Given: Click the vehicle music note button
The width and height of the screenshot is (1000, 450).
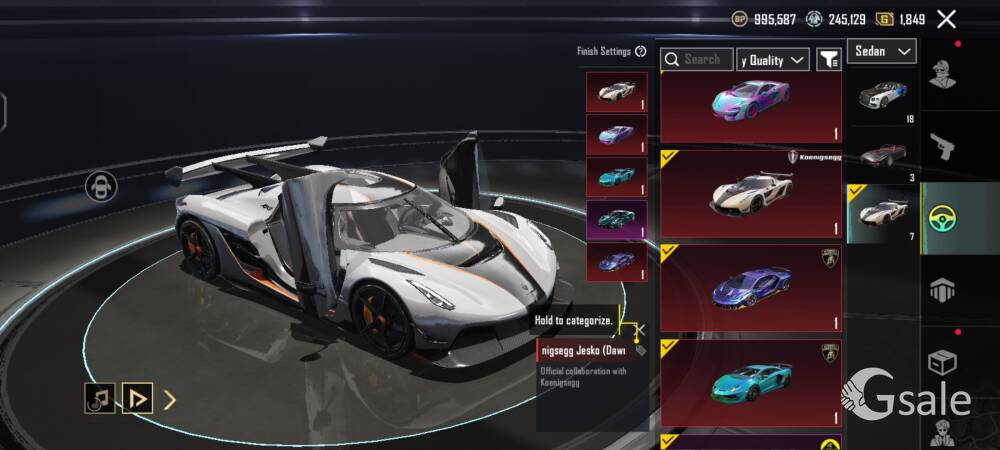Looking at the screenshot, I should [98, 399].
